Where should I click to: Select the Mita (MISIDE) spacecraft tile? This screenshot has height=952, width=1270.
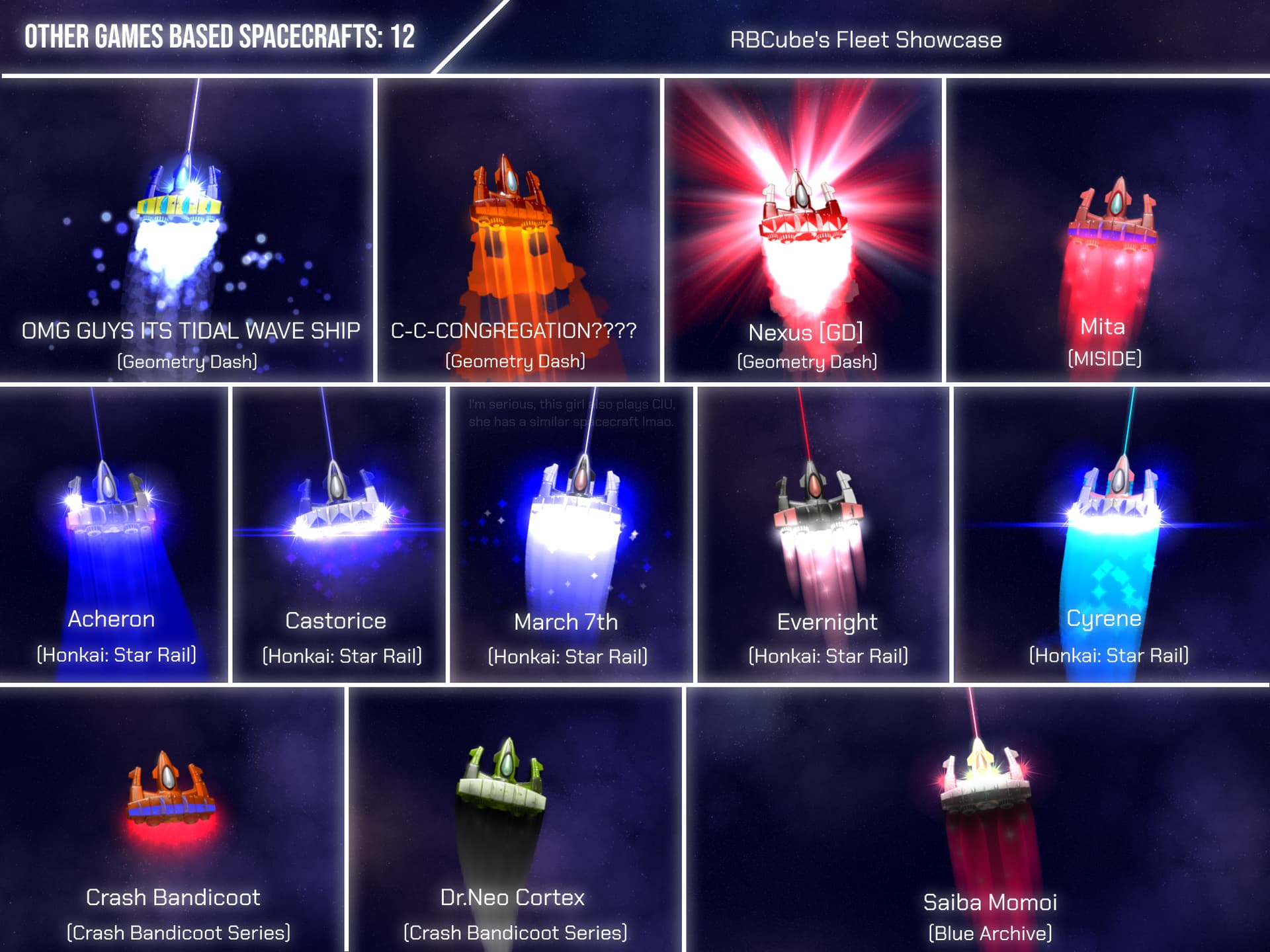(x=1108, y=230)
